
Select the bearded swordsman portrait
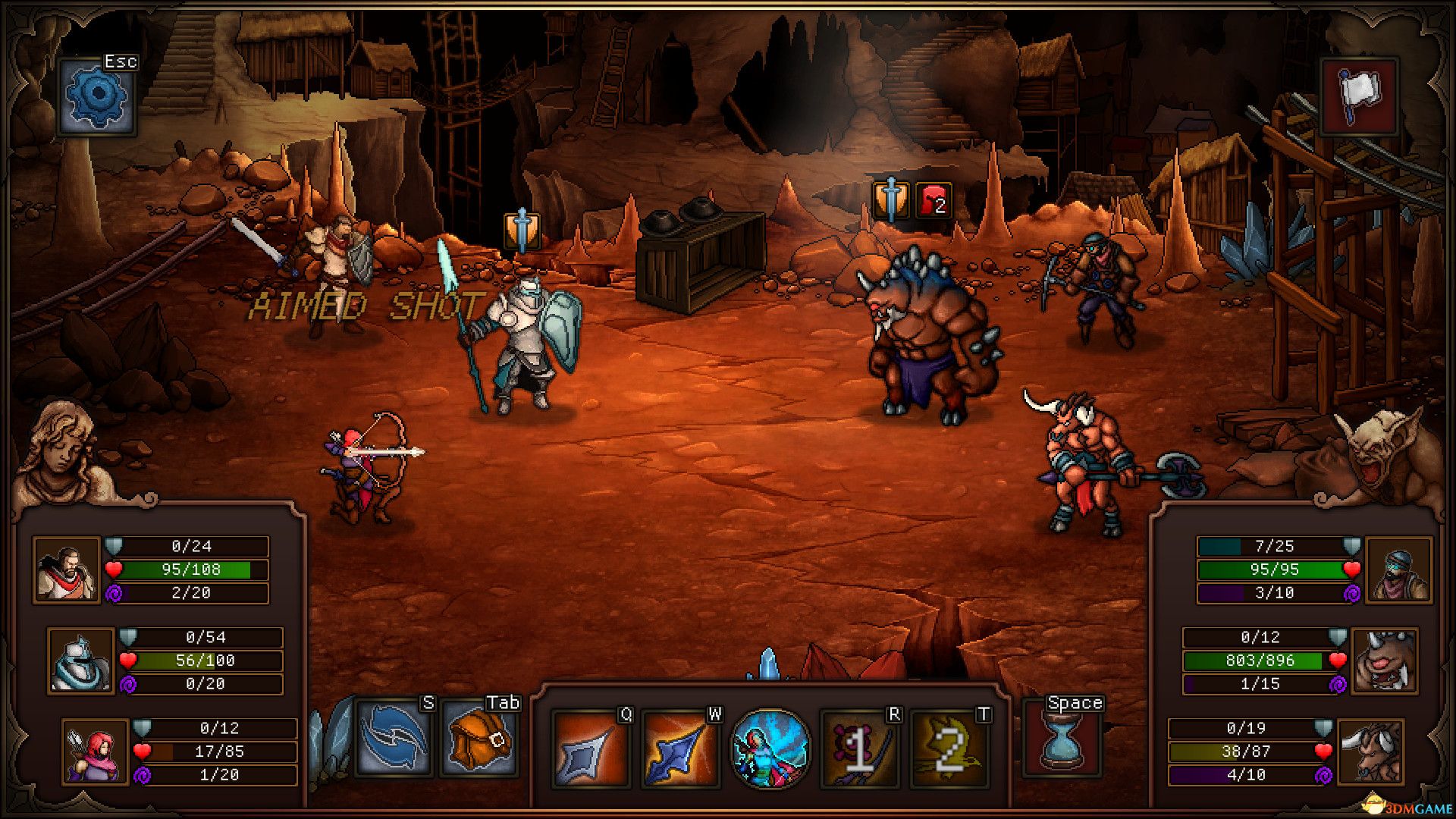[67, 570]
